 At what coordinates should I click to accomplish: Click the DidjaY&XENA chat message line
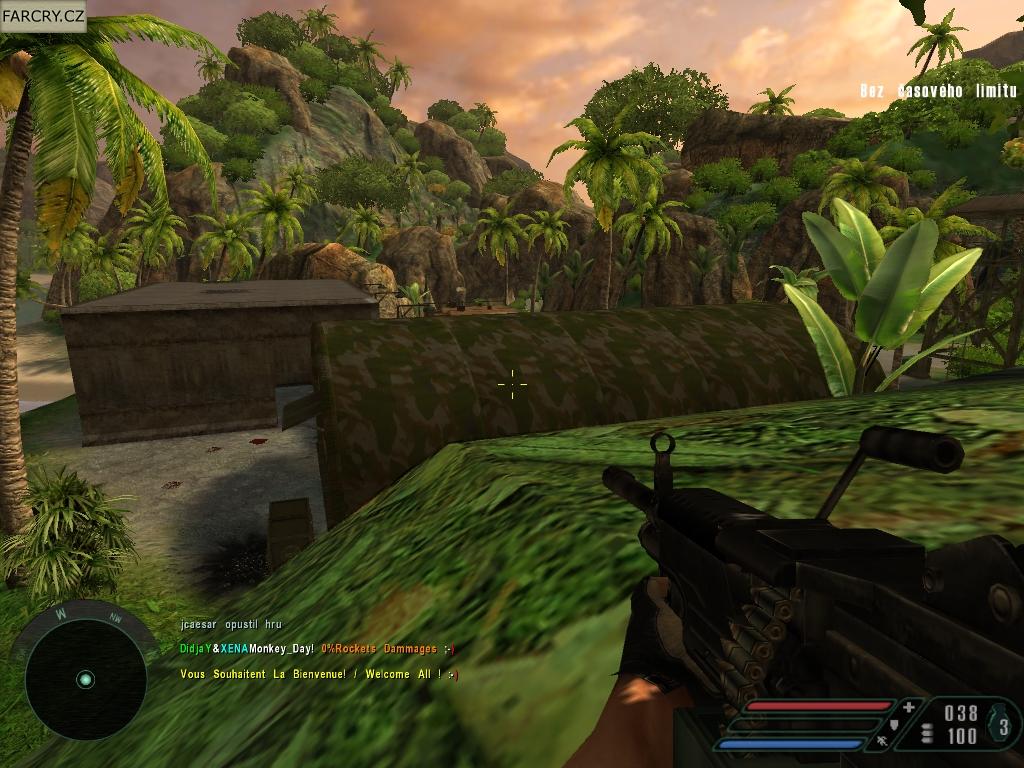click(317, 649)
